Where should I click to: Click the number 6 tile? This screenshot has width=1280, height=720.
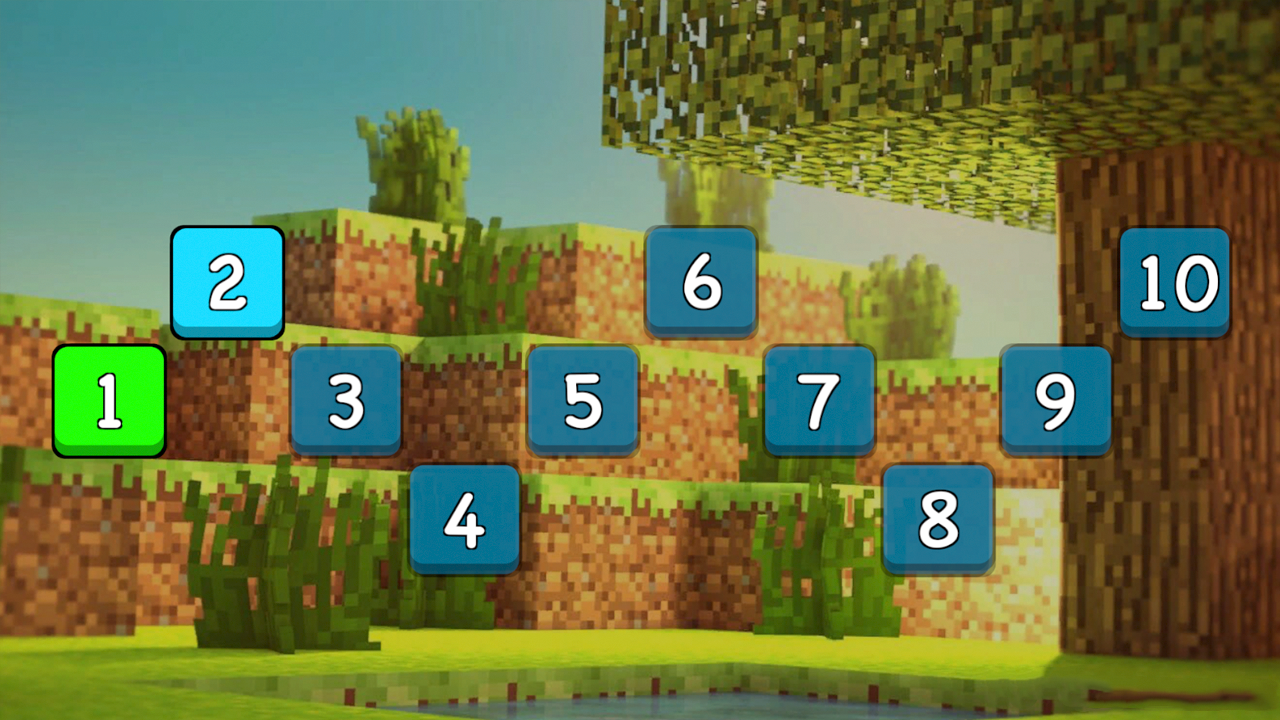pyautogui.click(x=701, y=283)
